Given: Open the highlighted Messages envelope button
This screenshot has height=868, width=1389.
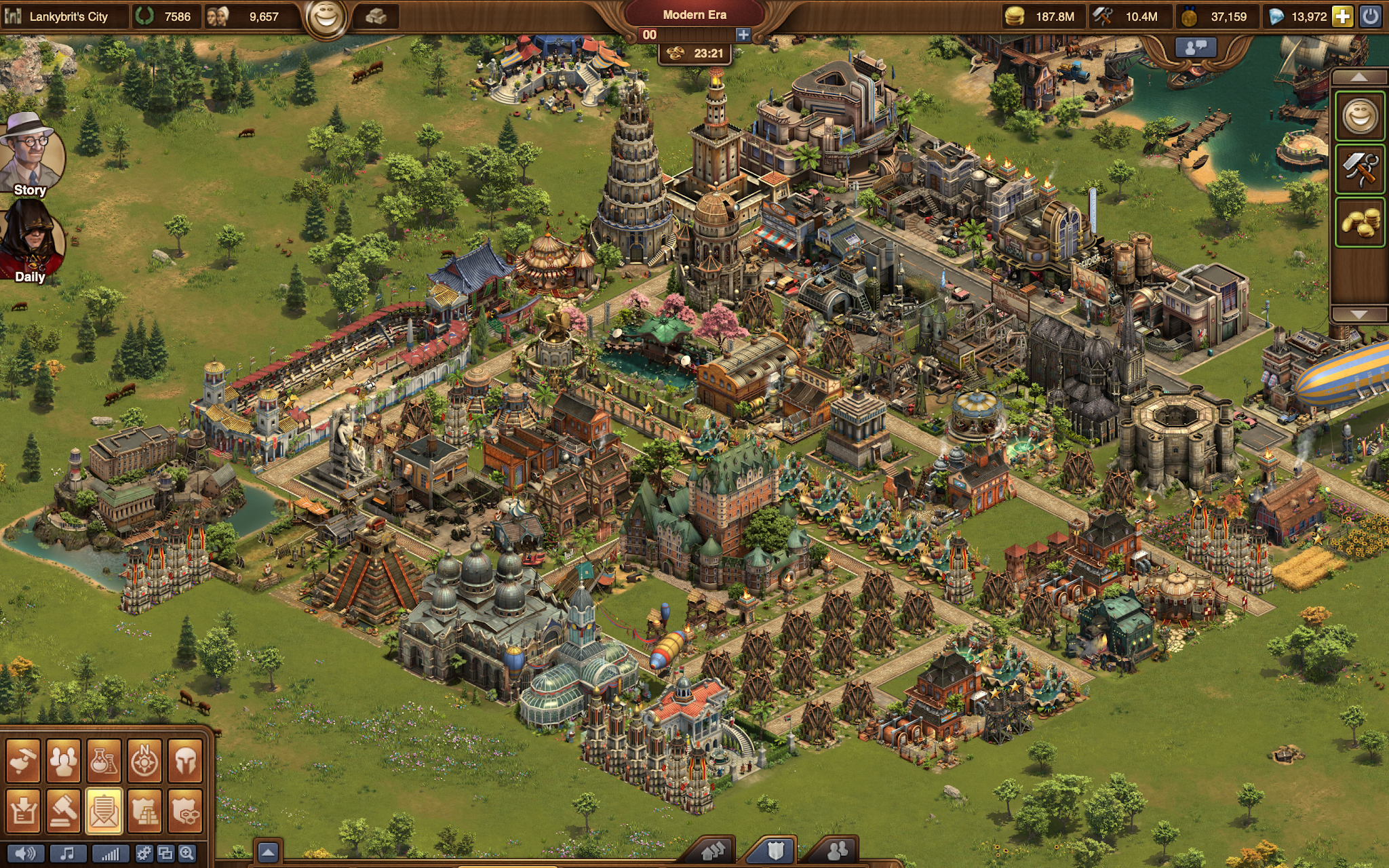Looking at the screenshot, I should [x=104, y=810].
